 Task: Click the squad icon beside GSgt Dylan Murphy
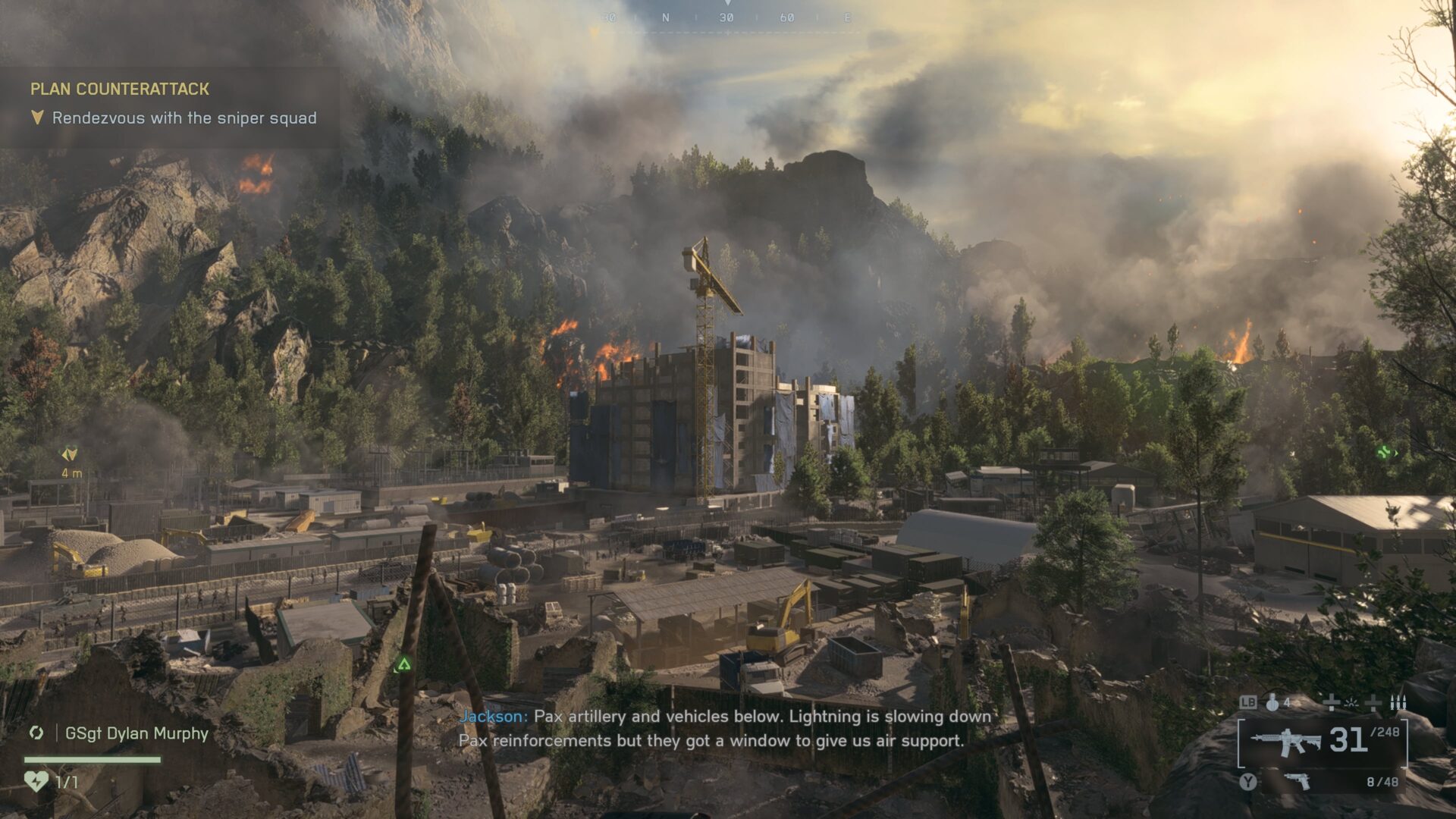(x=36, y=733)
